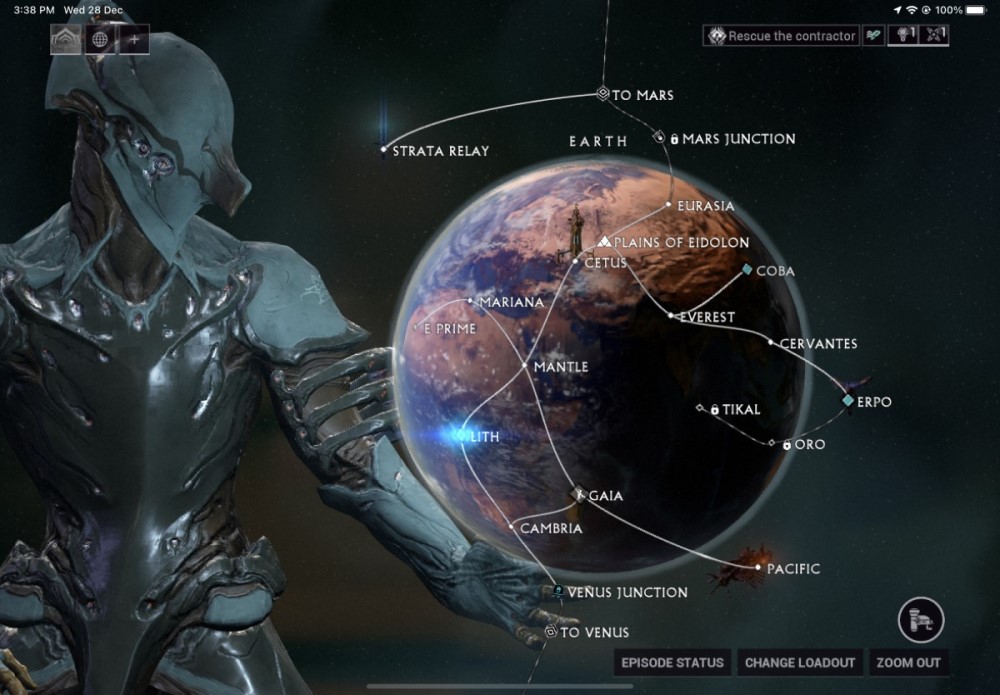The height and width of the screenshot is (695, 1000).
Task: Choose the Gaia mission node
Action: tap(578, 494)
